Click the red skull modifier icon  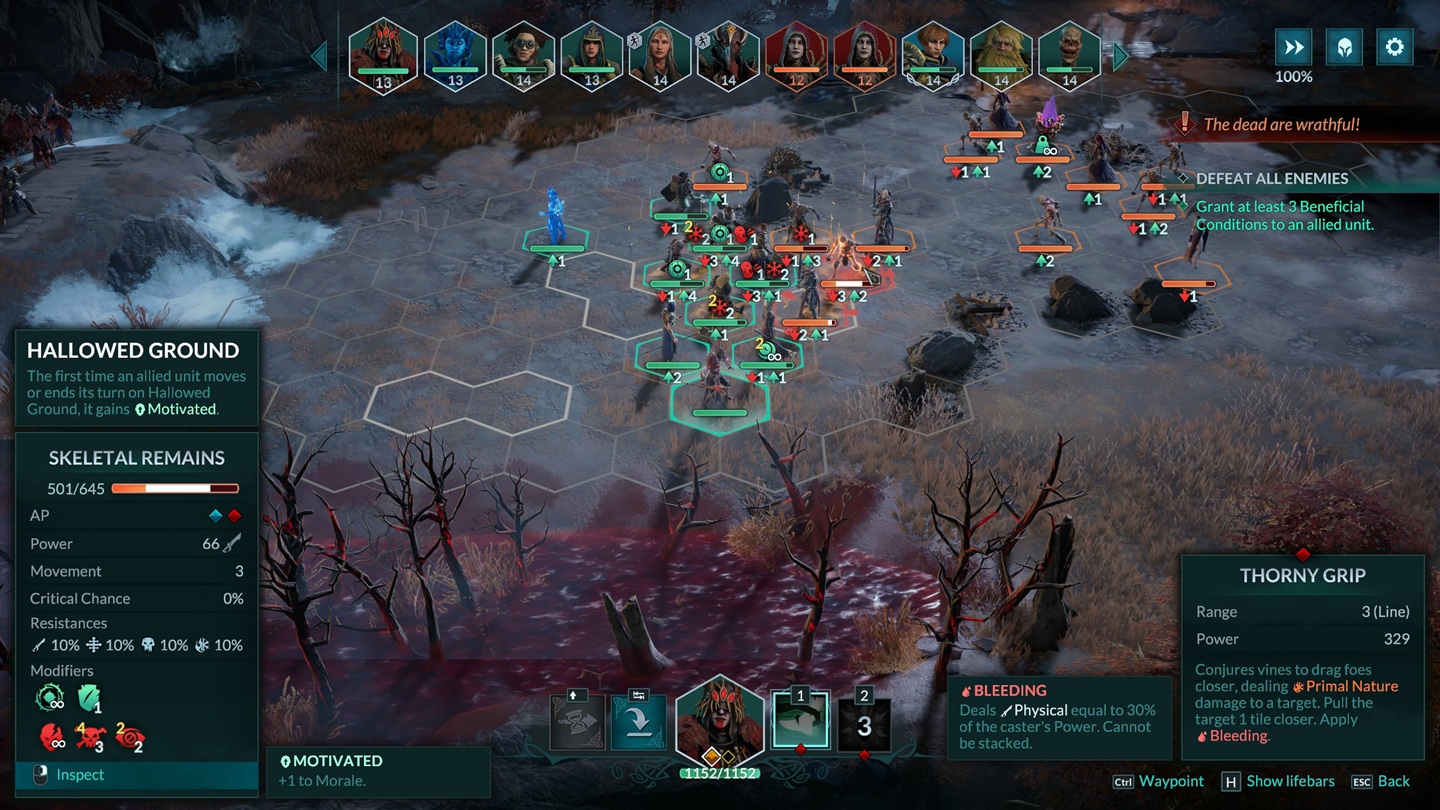[90, 738]
